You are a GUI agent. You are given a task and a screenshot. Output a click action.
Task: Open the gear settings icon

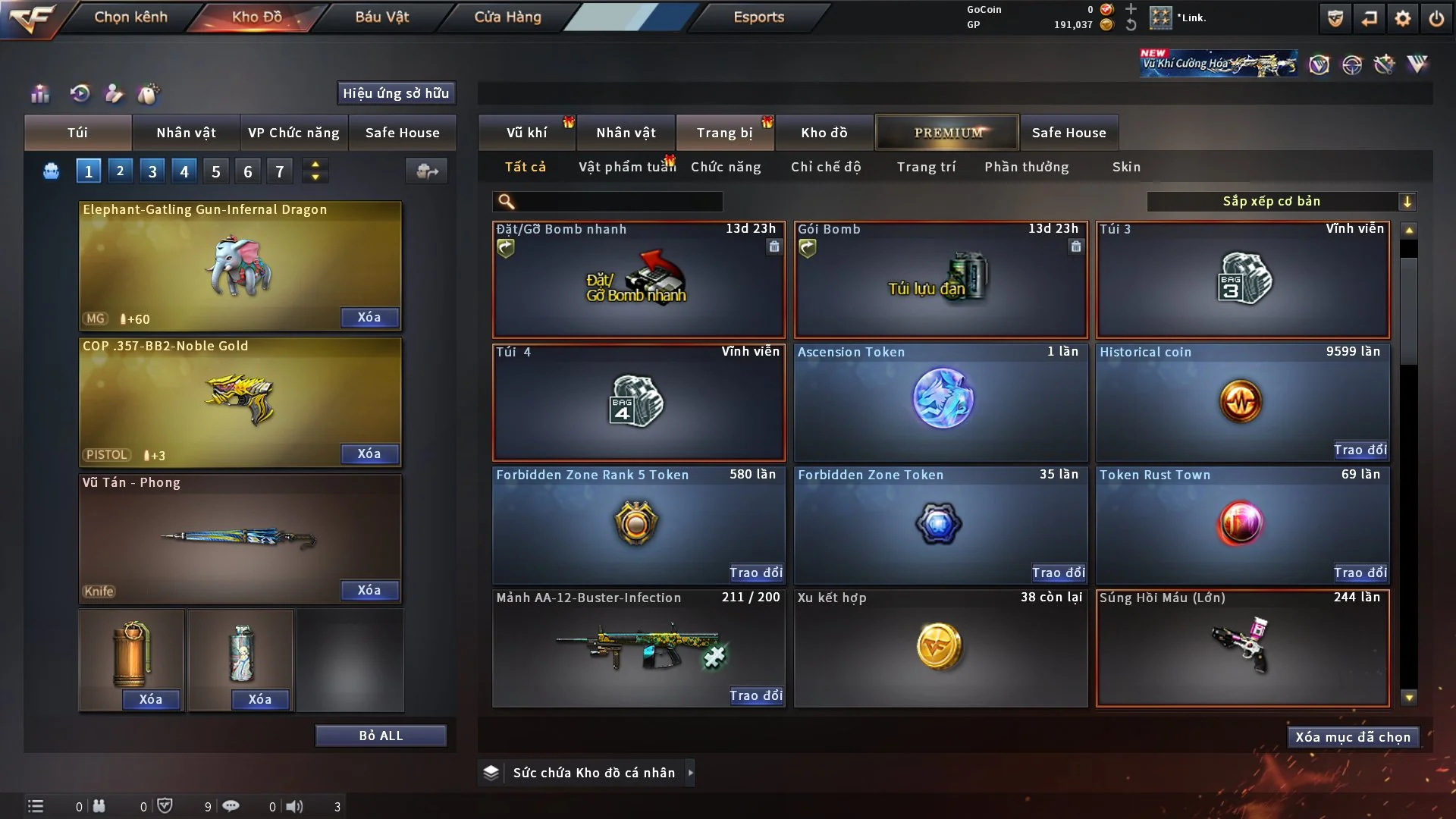[x=1403, y=18]
